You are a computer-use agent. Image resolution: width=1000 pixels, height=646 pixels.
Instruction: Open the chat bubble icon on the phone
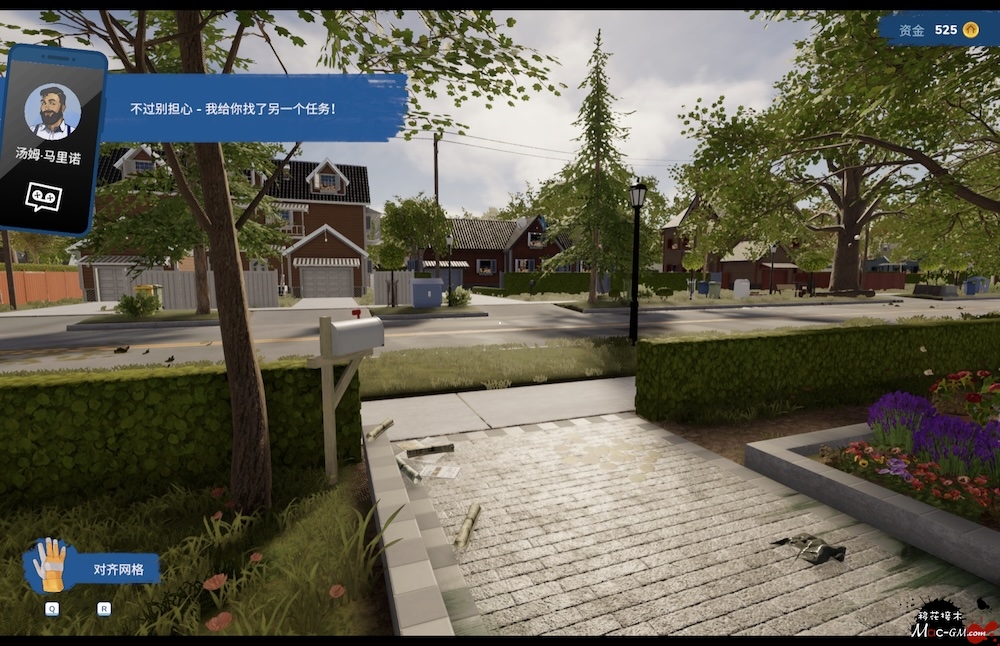(43, 196)
